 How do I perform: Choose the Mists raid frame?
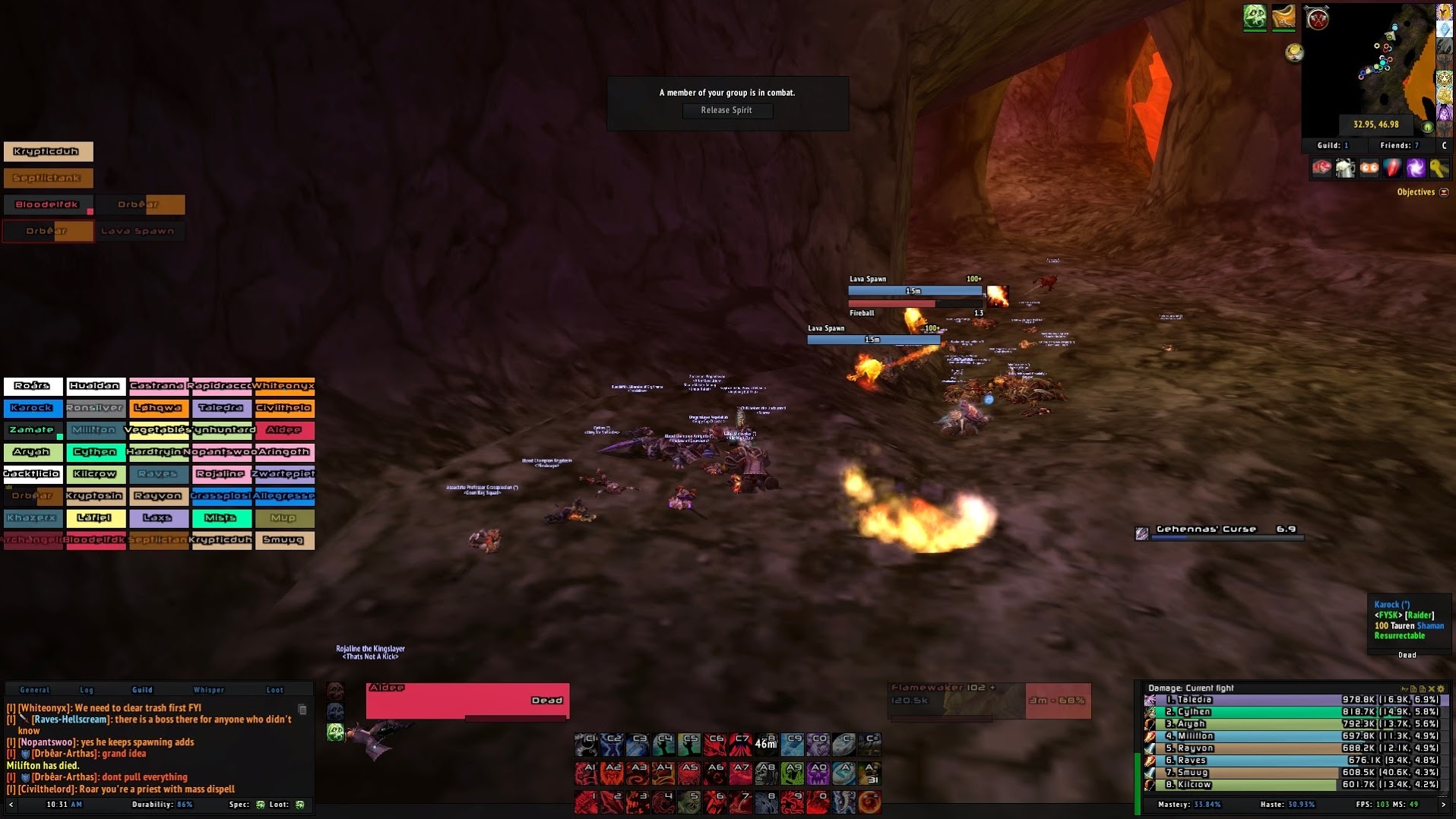pyautogui.click(x=221, y=518)
